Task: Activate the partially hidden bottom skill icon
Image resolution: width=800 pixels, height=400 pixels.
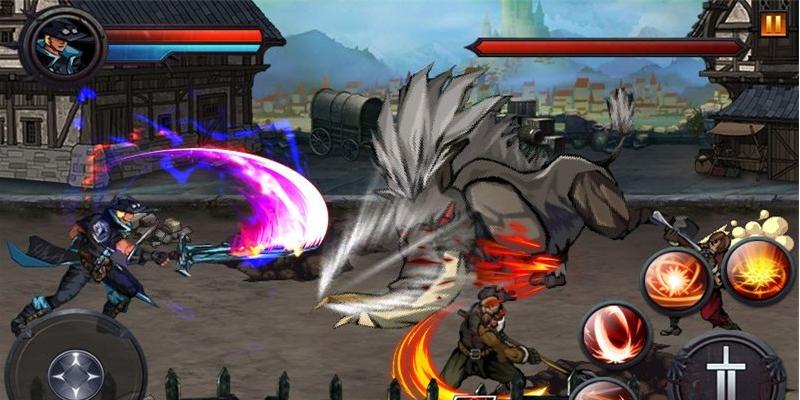Action: coord(605,390)
